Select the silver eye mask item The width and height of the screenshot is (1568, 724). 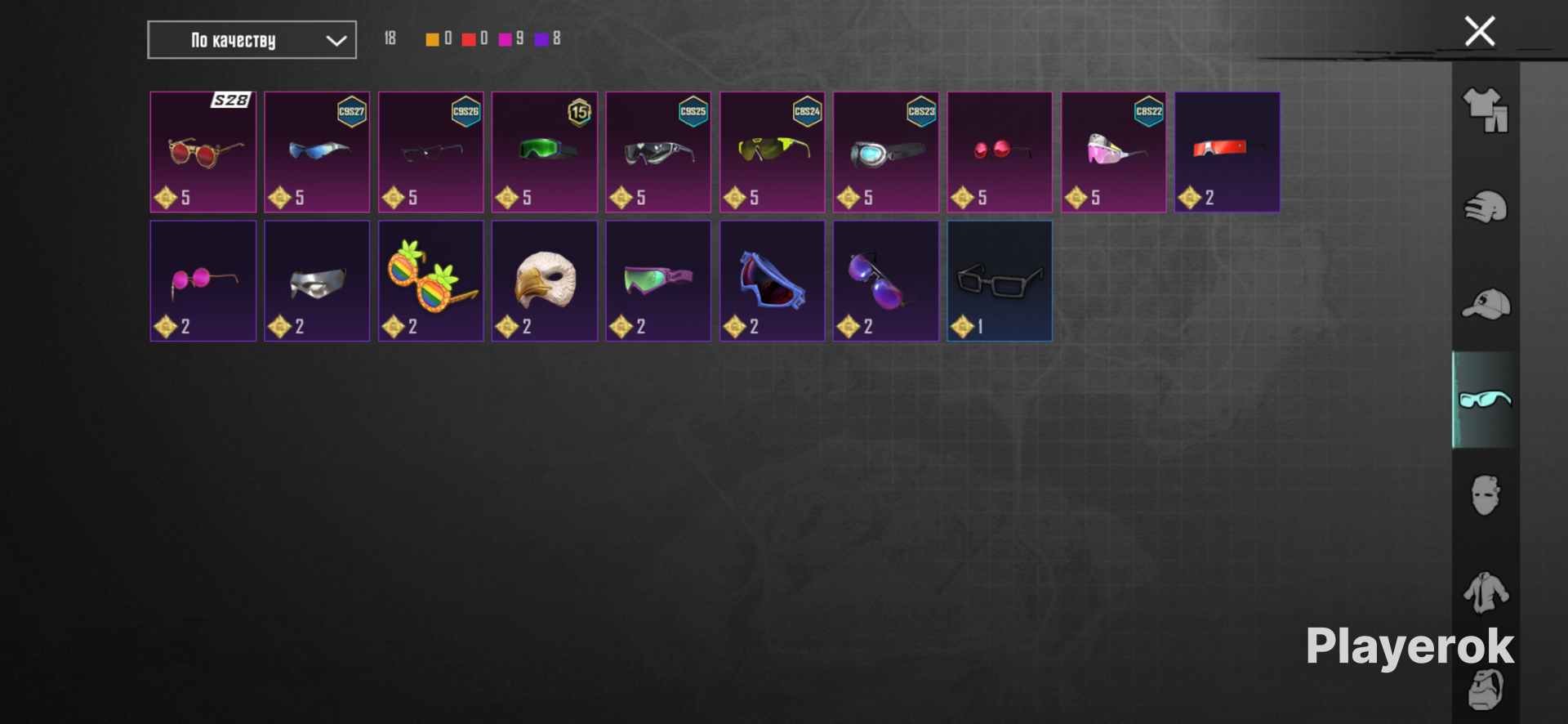pos(317,281)
